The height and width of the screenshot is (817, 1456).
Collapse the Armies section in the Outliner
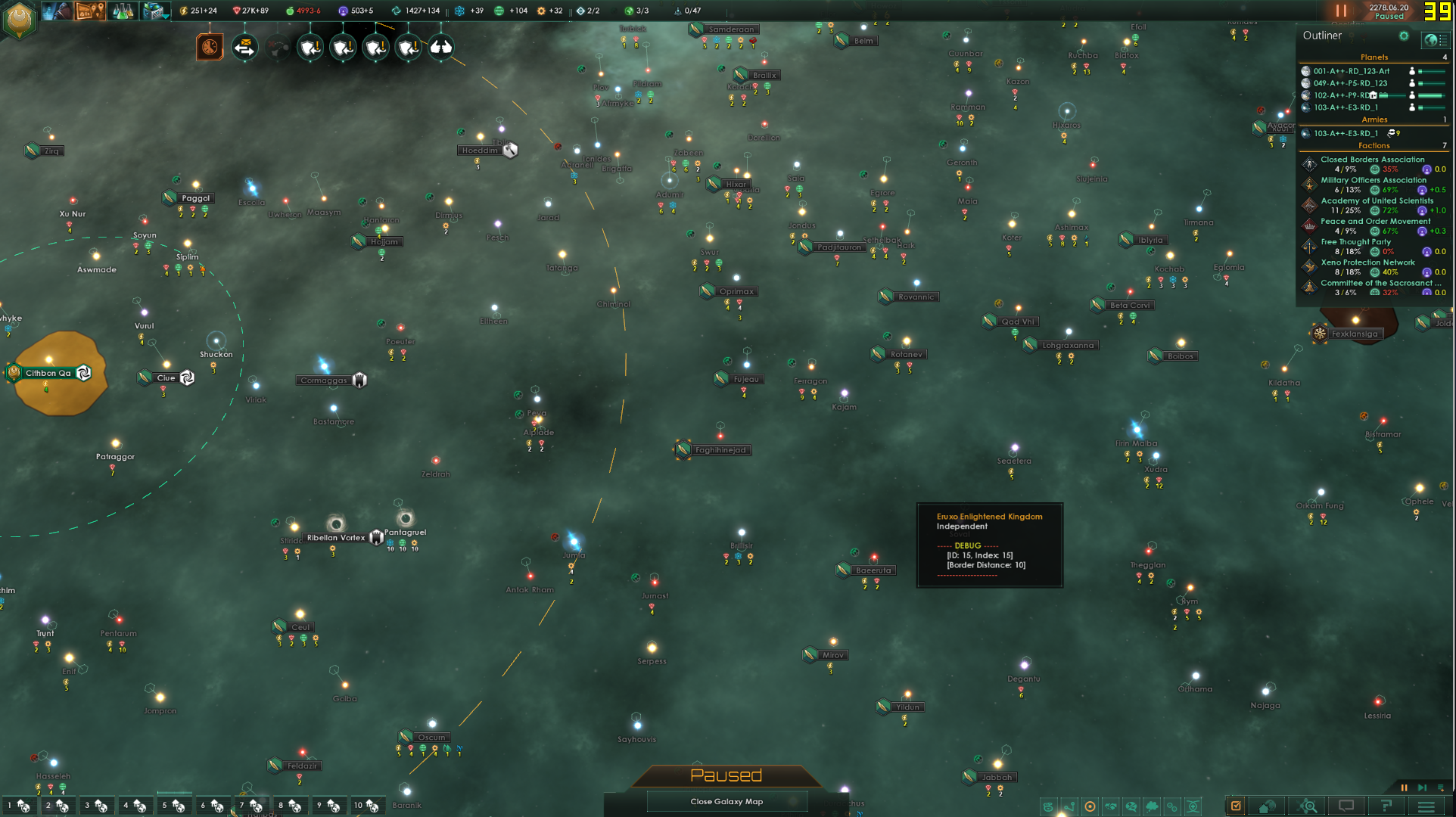(x=1375, y=120)
